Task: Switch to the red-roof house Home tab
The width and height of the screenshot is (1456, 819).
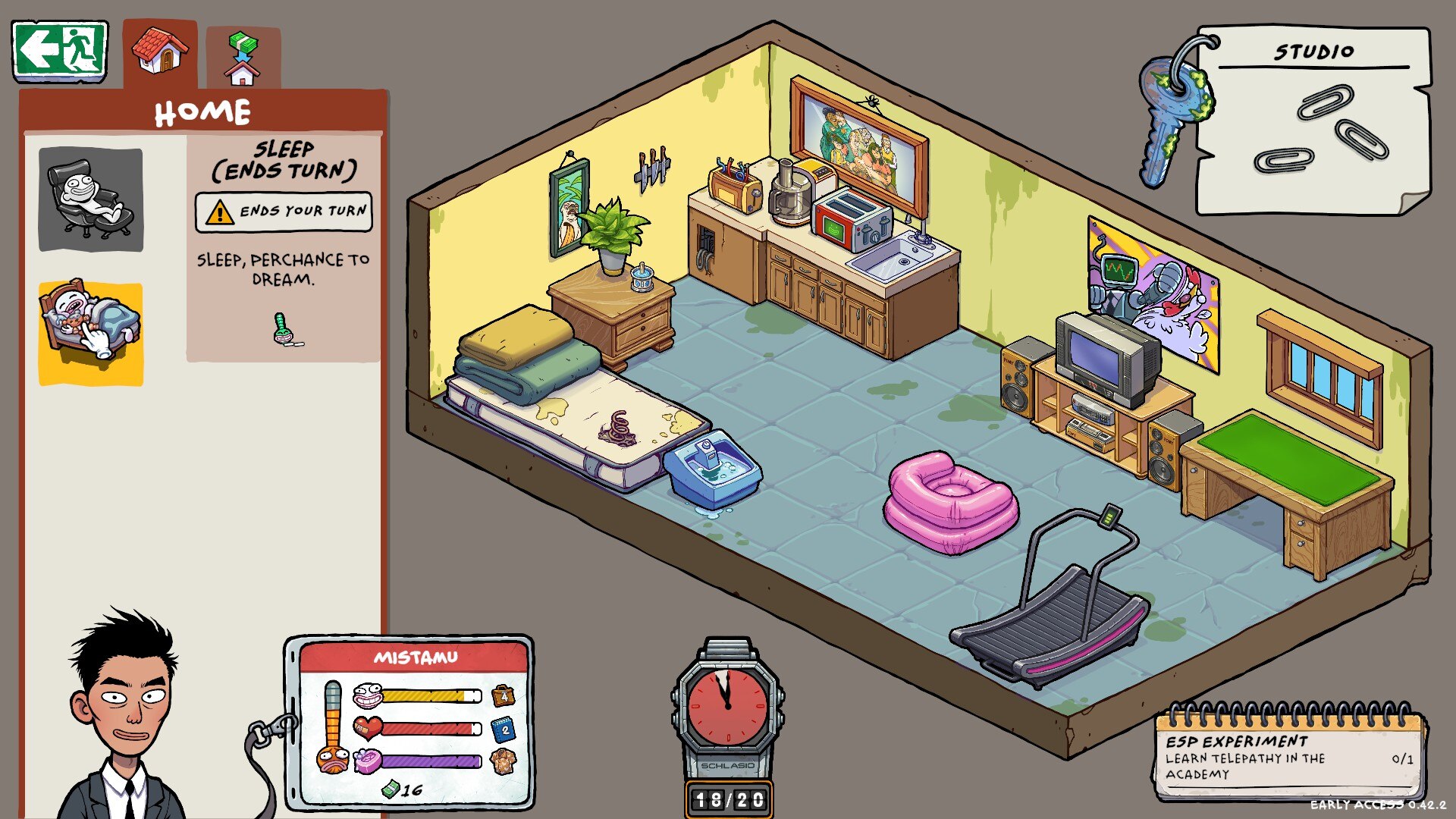Action: [x=160, y=53]
